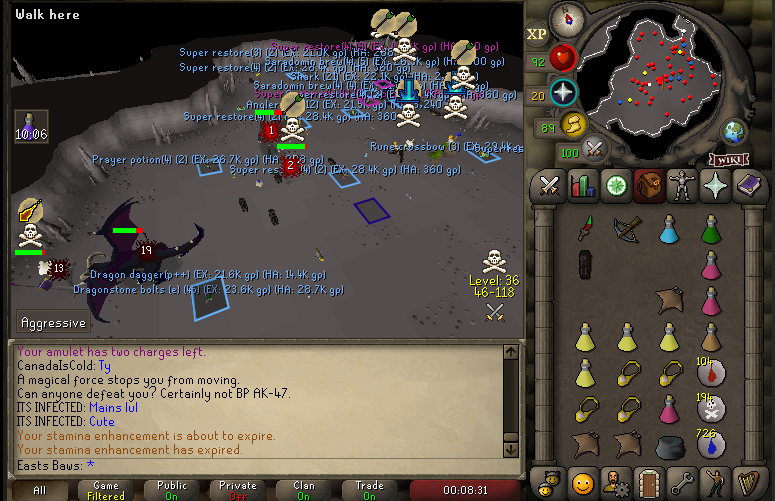Toggle run using the boot energy orb
The image size is (775, 501).
click(573, 124)
